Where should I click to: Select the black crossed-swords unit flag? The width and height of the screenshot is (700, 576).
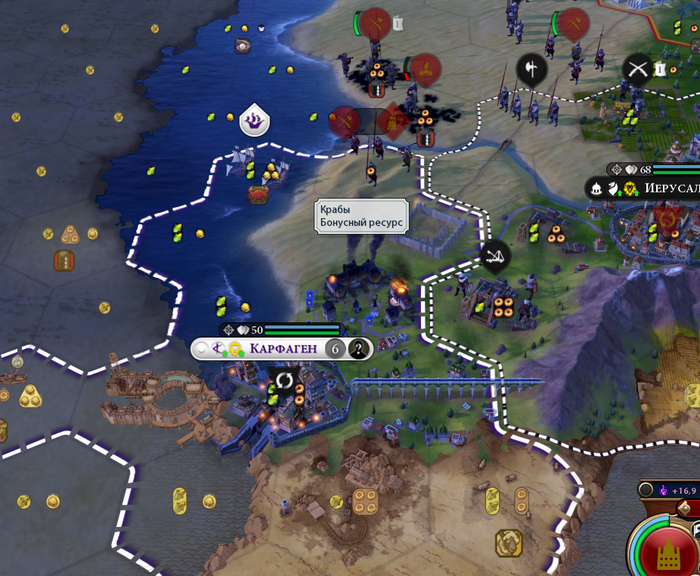[637, 68]
